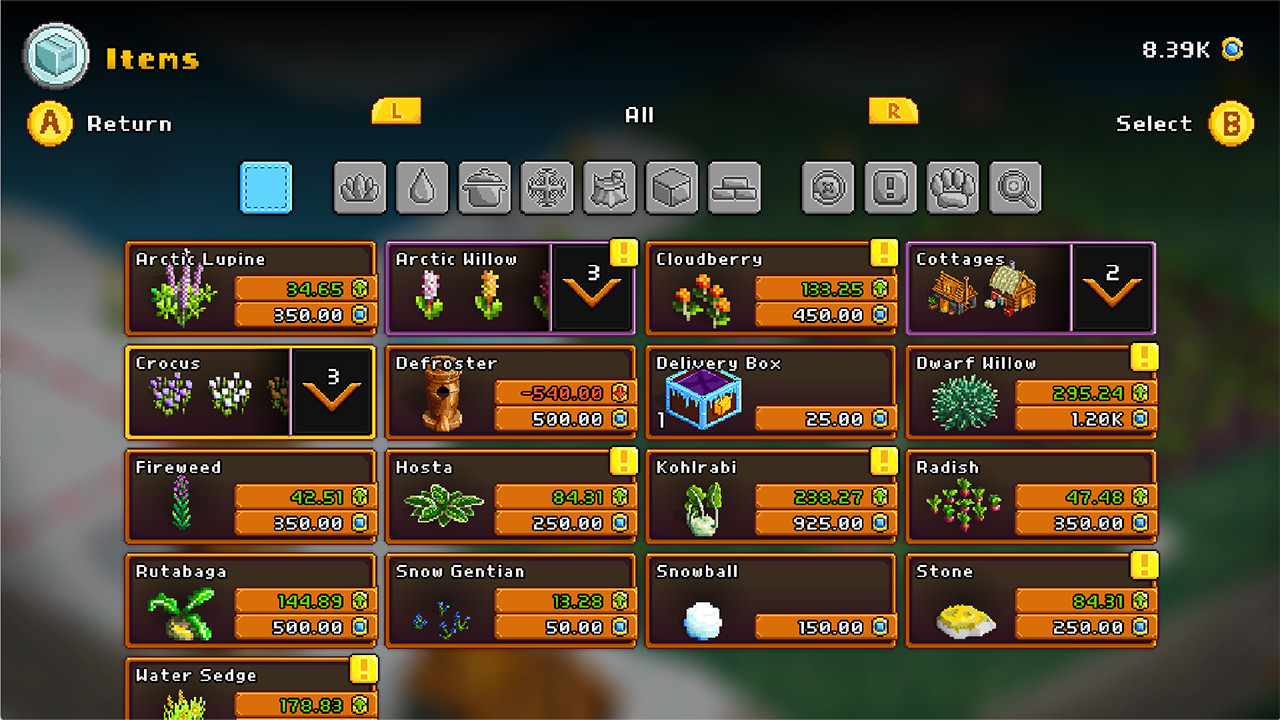This screenshot has height=720, width=1280.
Task: Select the plants category filter icon
Action: 360,187
